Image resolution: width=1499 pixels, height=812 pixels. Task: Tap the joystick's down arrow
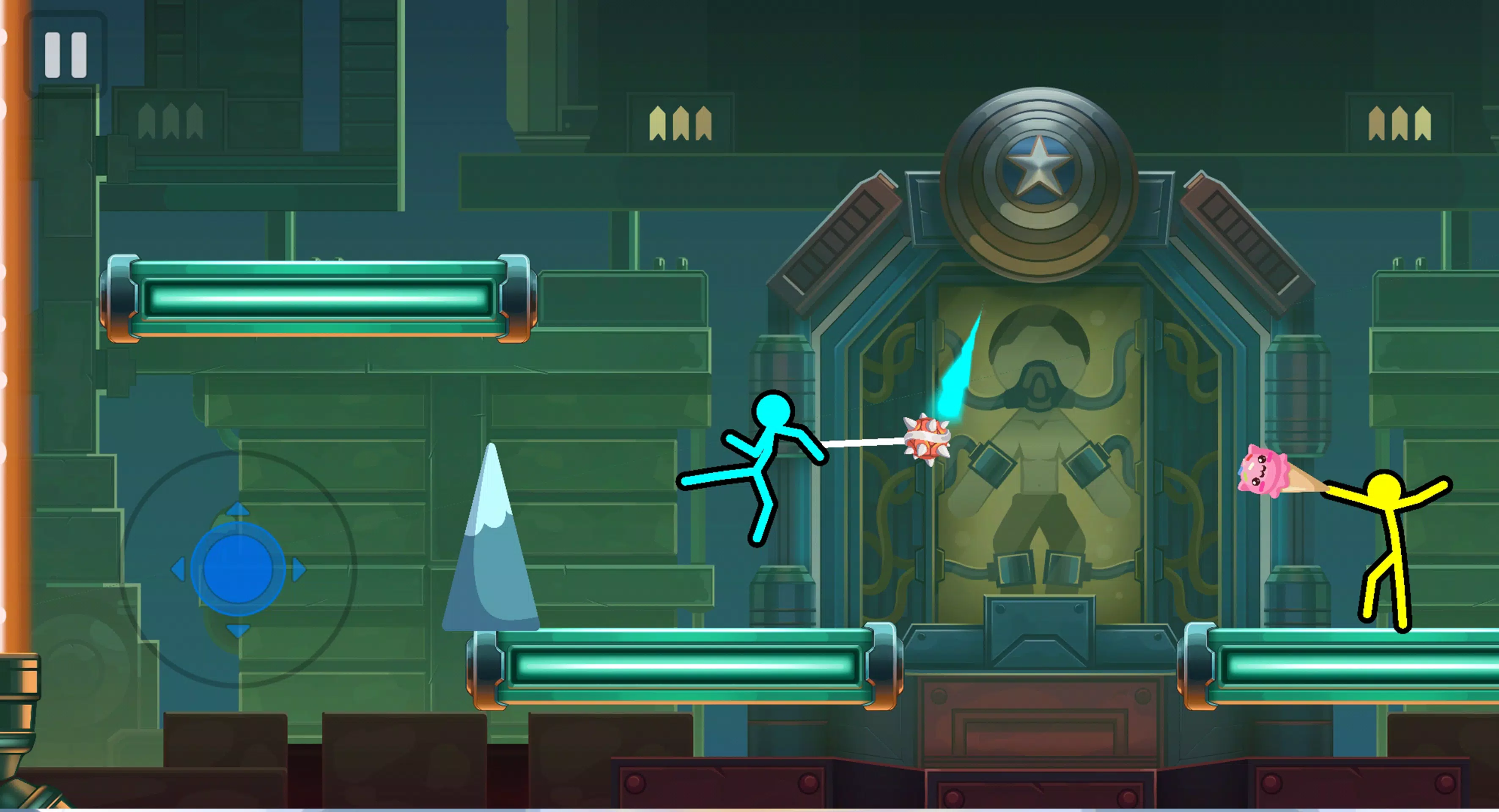tap(237, 630)
